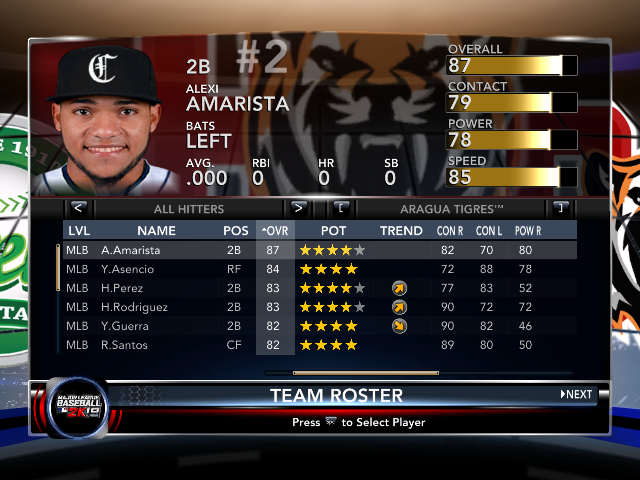Sort roster by the OVR column
640x480 pixels.
click(x=275, y=230)
